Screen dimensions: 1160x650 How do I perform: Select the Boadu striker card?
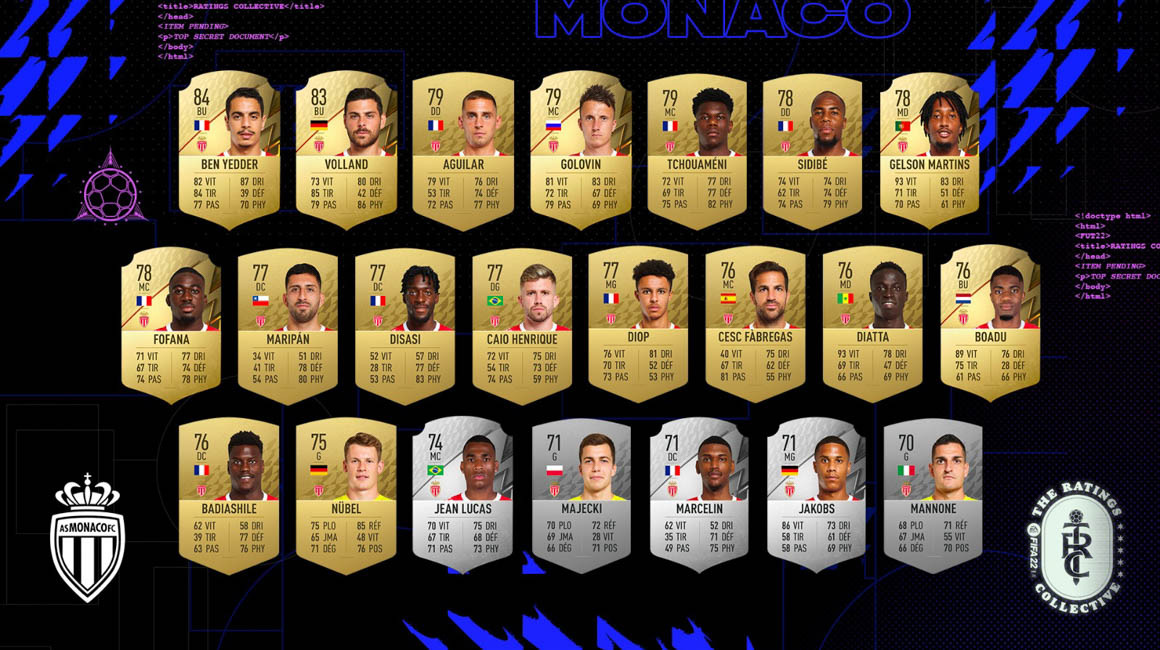(x=990, y=320)
